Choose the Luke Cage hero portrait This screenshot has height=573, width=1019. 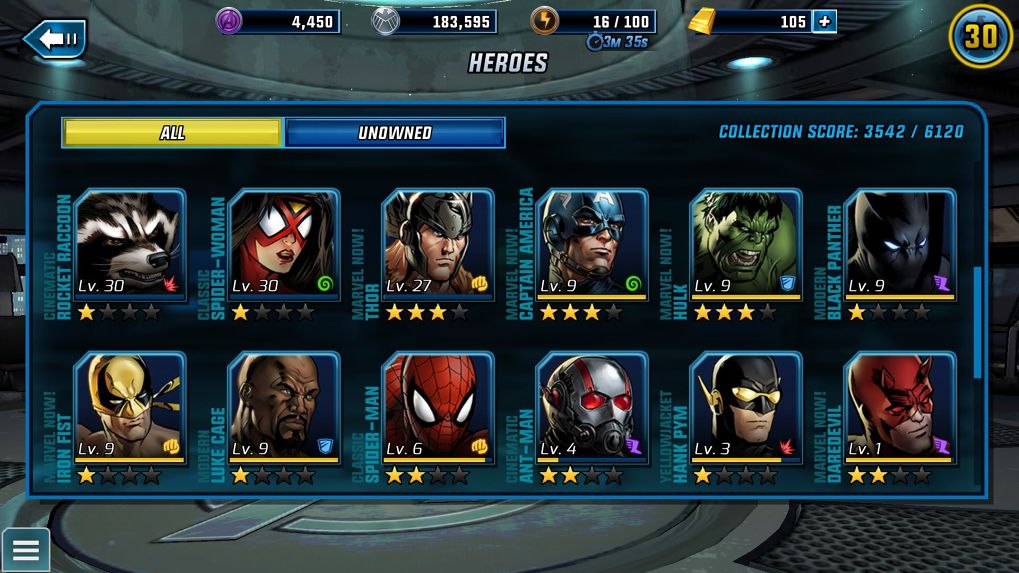coord(284,408)
